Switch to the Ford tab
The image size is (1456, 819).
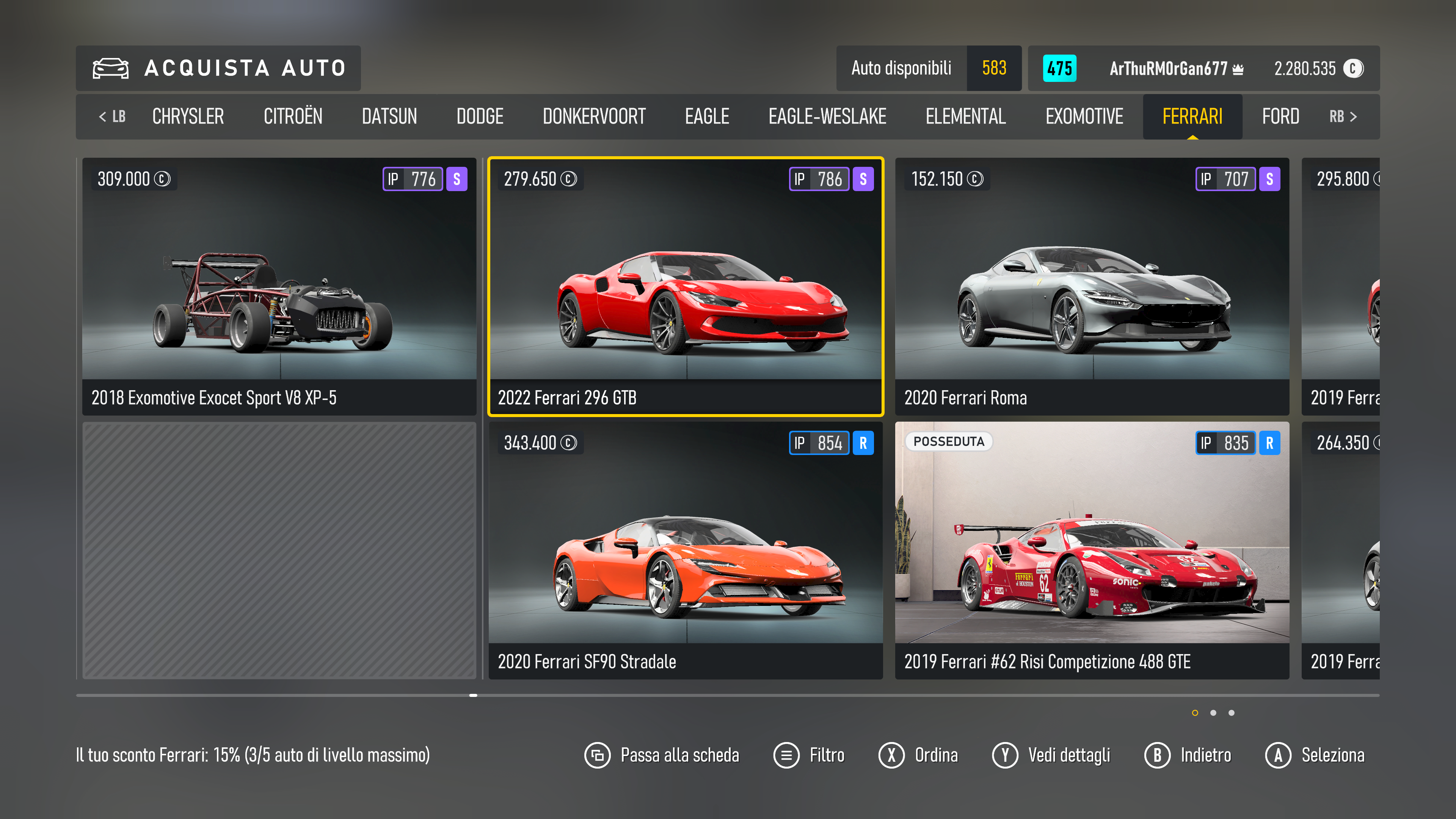pos(1280,116)
